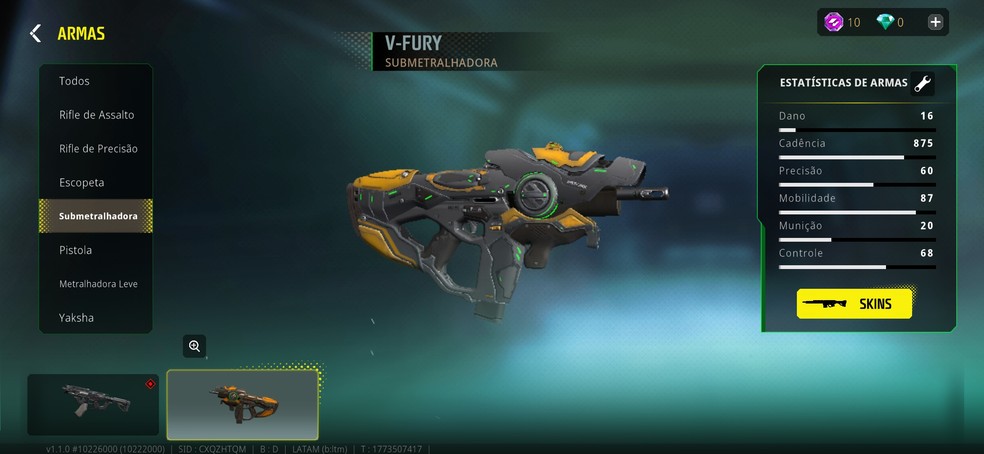Choose the orange V-Fury weapon thumbnail

coord(242,404)
